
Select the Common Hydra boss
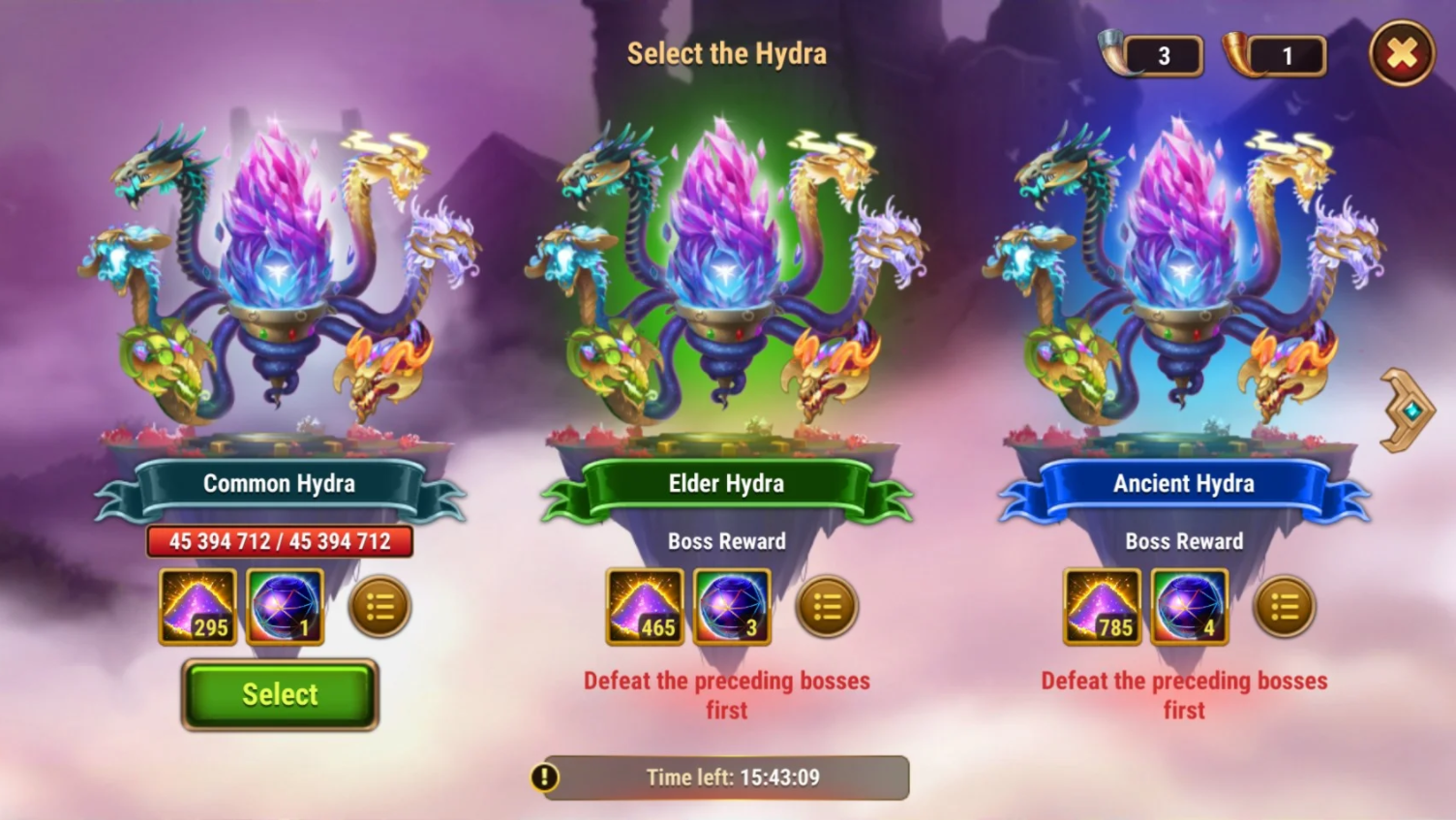coord(280,694)
